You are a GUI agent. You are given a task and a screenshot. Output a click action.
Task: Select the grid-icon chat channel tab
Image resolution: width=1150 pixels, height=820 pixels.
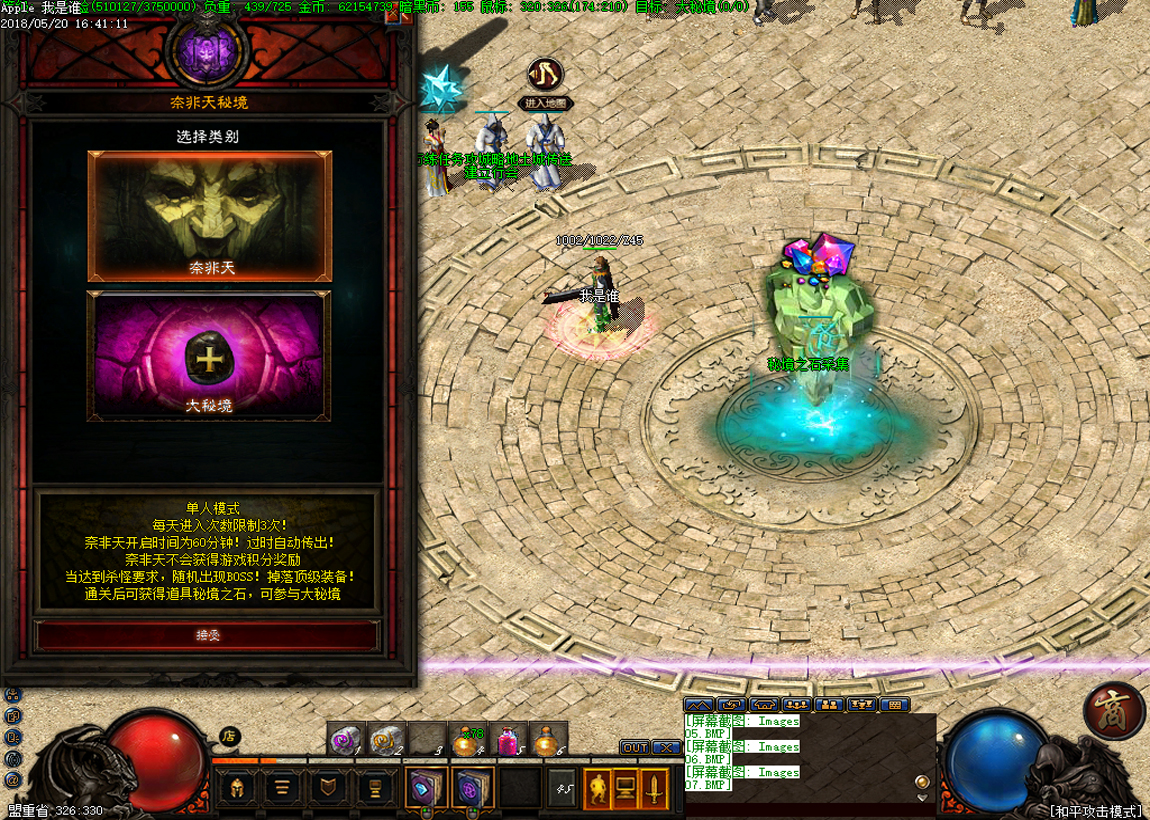(x=893, y=705)
